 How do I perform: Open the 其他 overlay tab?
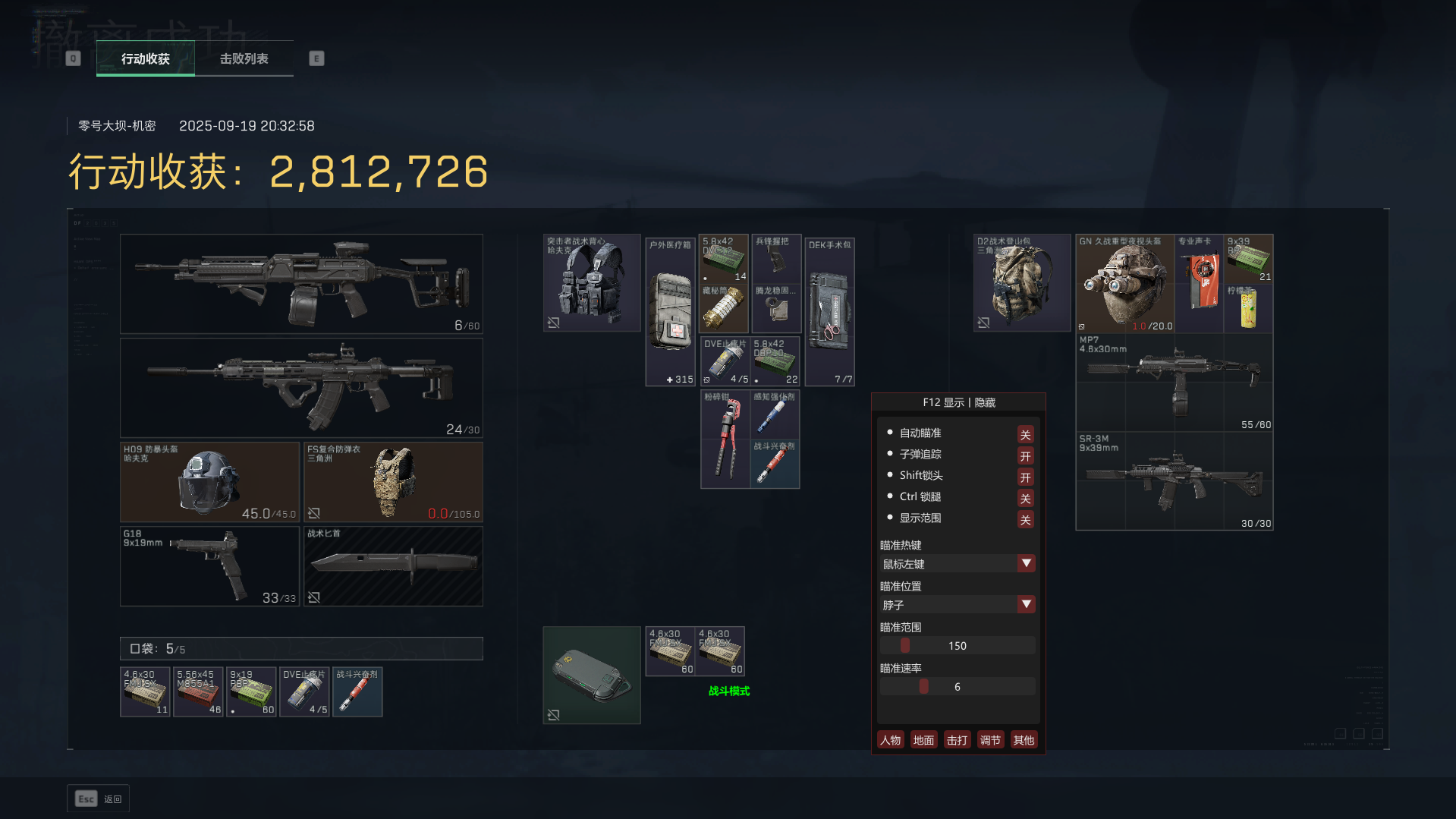click(1023, 740)
